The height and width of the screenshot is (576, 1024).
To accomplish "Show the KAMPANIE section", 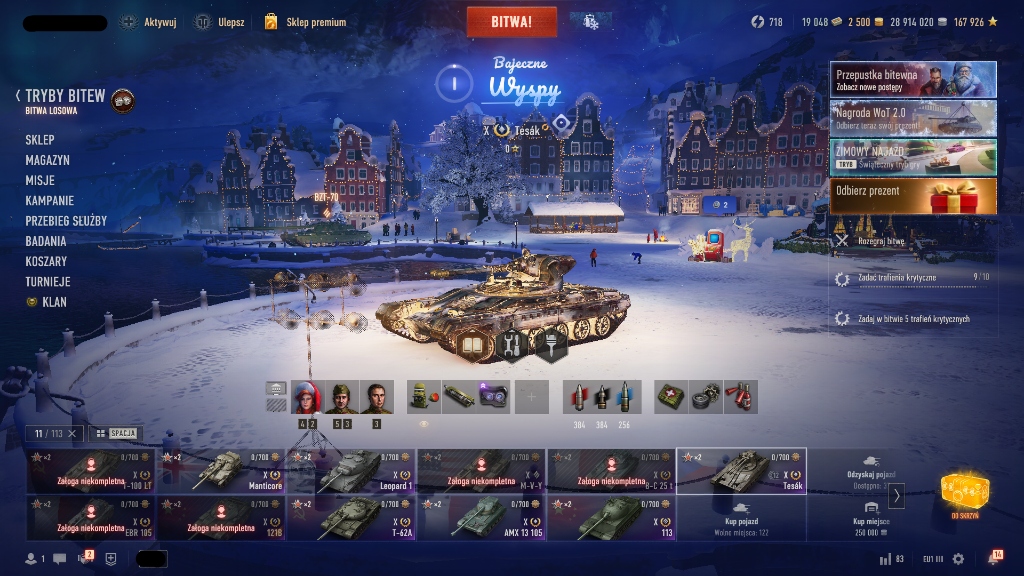I will [x=49, y=200].
